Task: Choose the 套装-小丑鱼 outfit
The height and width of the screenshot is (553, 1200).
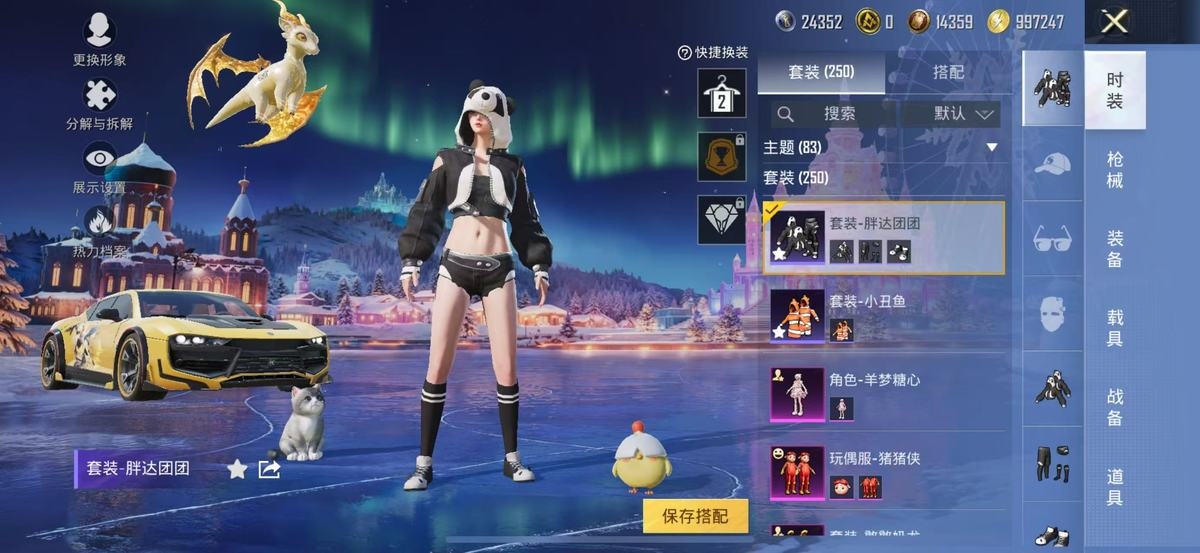Action: 883,316
